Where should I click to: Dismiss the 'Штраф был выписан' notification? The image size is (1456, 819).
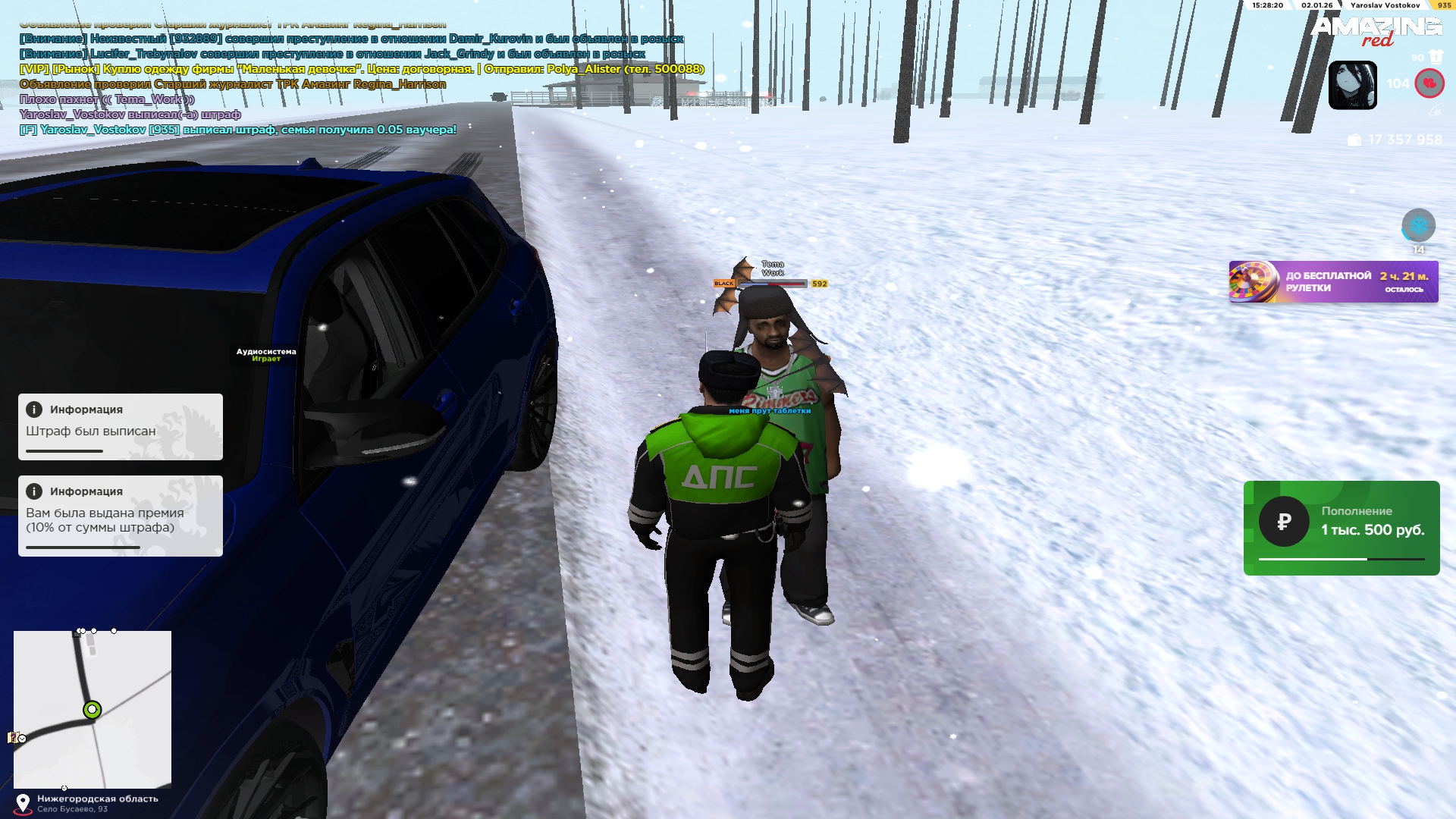click(121, 427)
